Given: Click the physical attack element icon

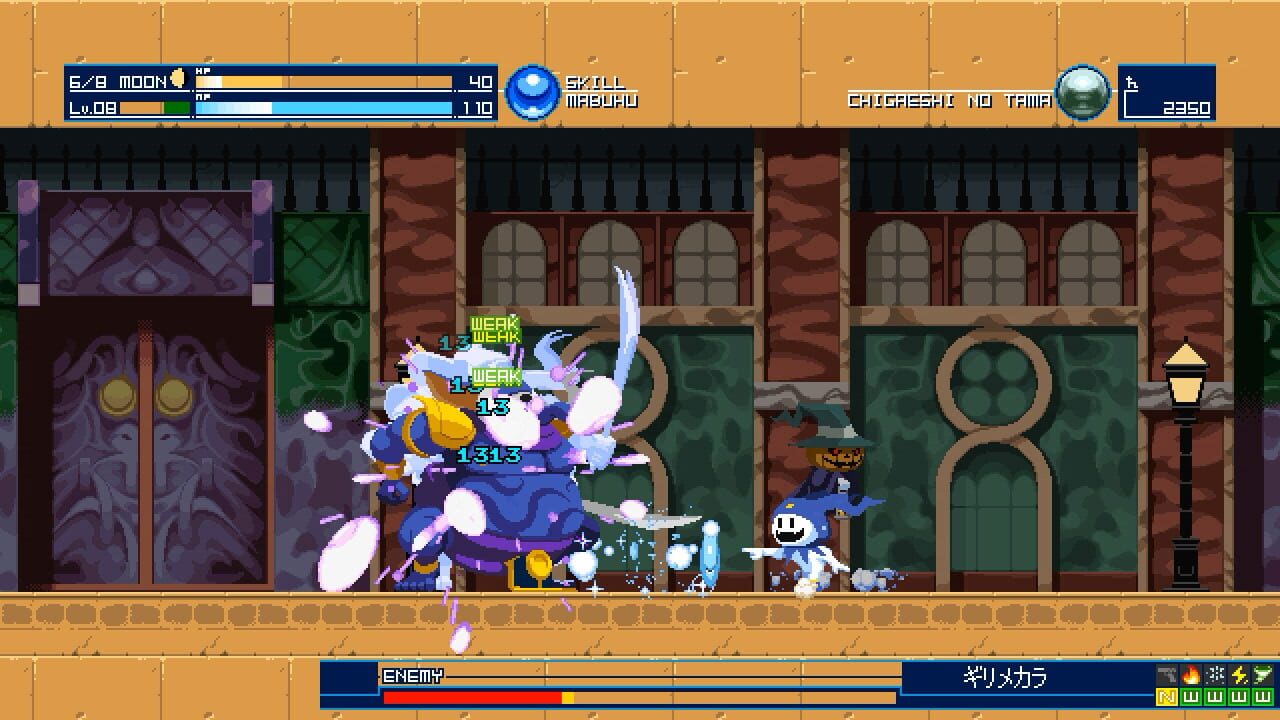Looking at the screenshot, I should (1166, 674).
